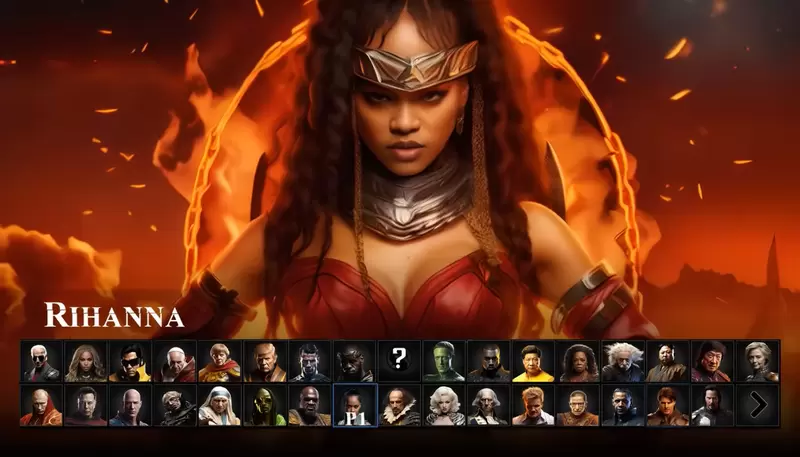Choose the Rihanna tile marked P1

coord(354,405)
